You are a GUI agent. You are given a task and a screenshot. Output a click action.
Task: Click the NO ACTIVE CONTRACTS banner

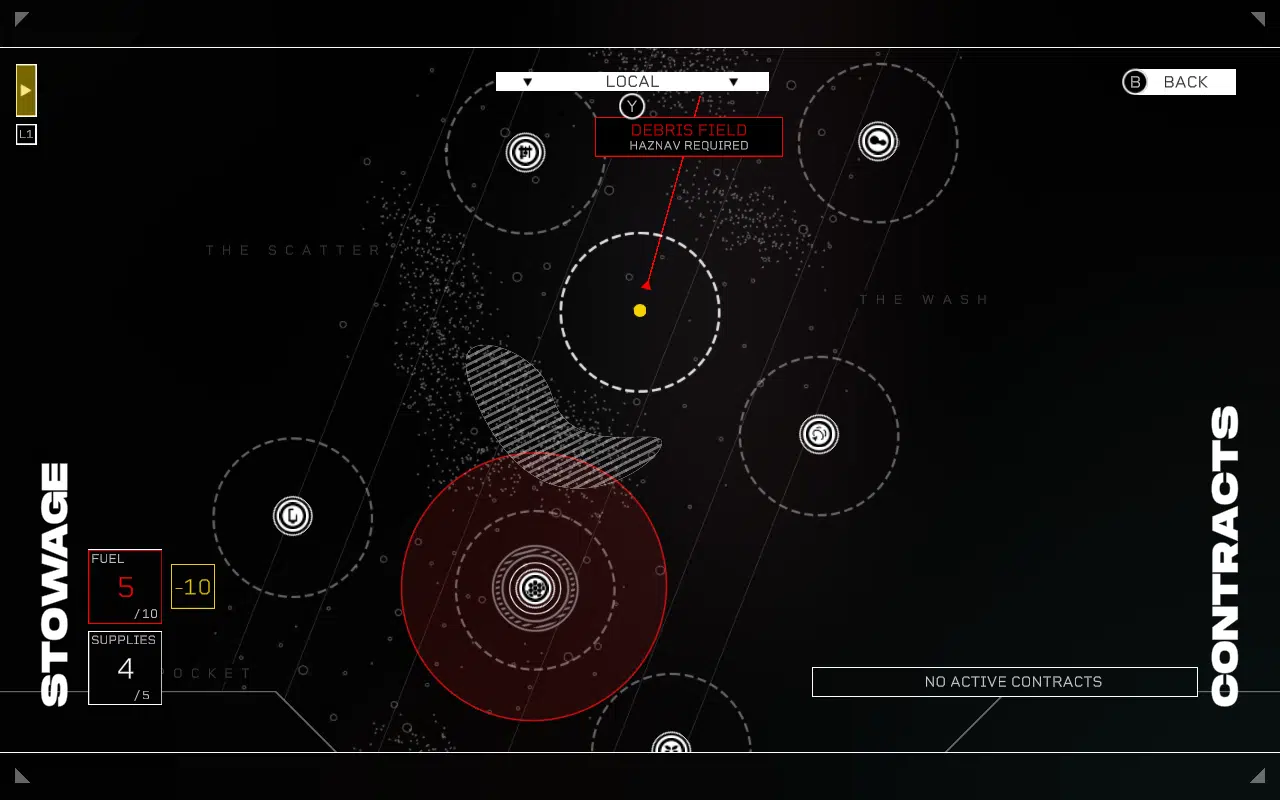tap(1005, 682)
